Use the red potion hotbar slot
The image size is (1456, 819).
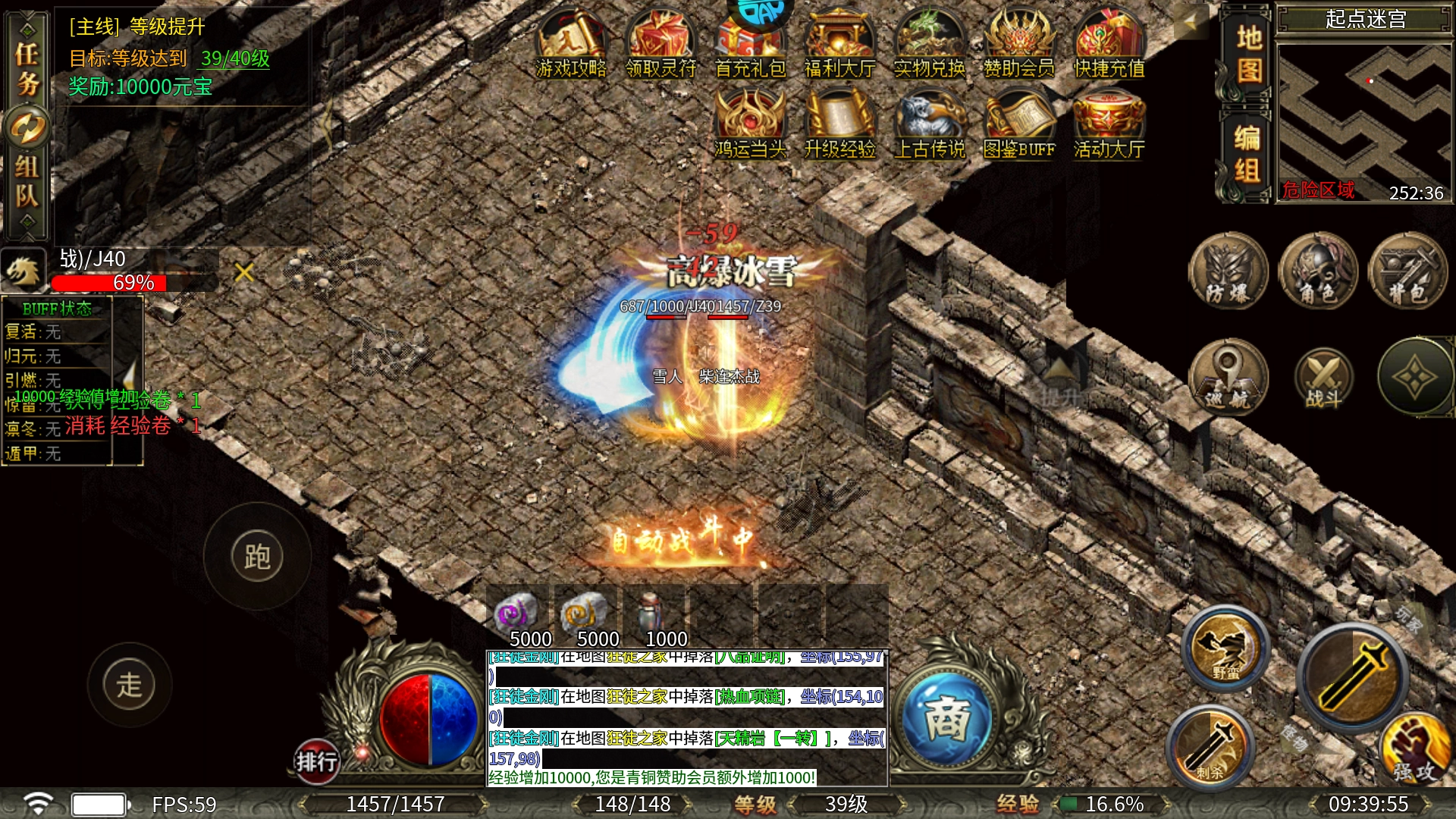(653, 614)
